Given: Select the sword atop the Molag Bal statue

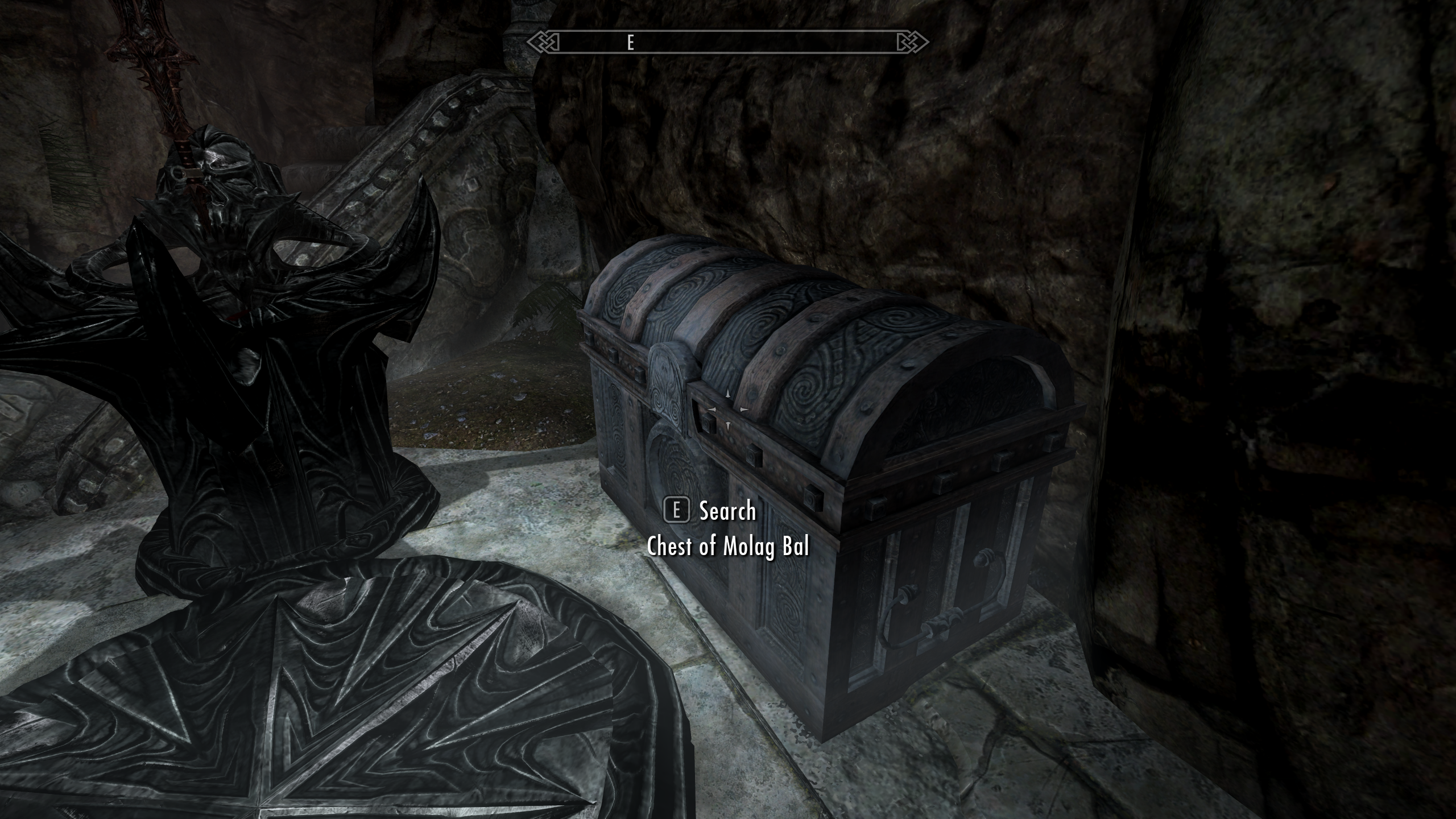Looking at the screenshot, I should click(x=154, y=80).
